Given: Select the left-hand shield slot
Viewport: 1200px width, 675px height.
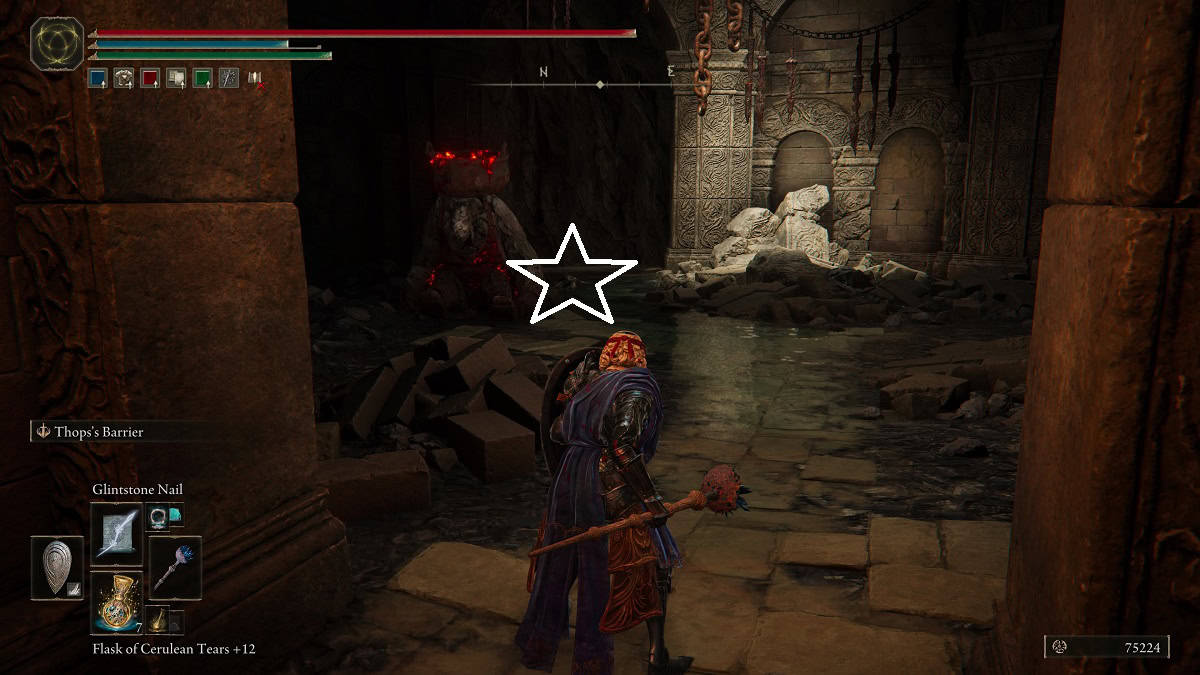Looking at the screenshot, I should tap(57, 568).
